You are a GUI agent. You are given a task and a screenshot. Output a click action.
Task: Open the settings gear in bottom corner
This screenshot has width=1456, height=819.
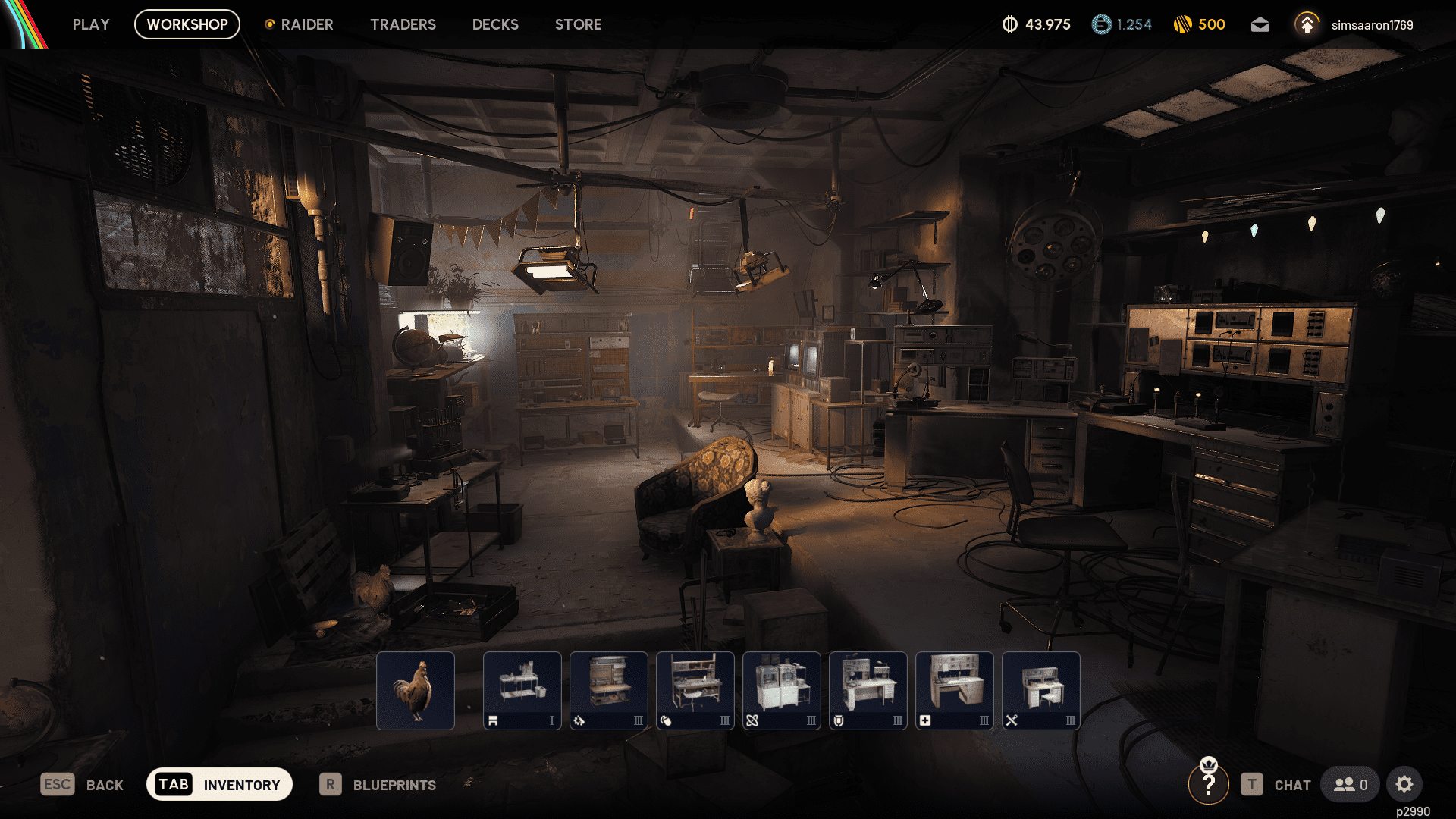coord(1404,785)
